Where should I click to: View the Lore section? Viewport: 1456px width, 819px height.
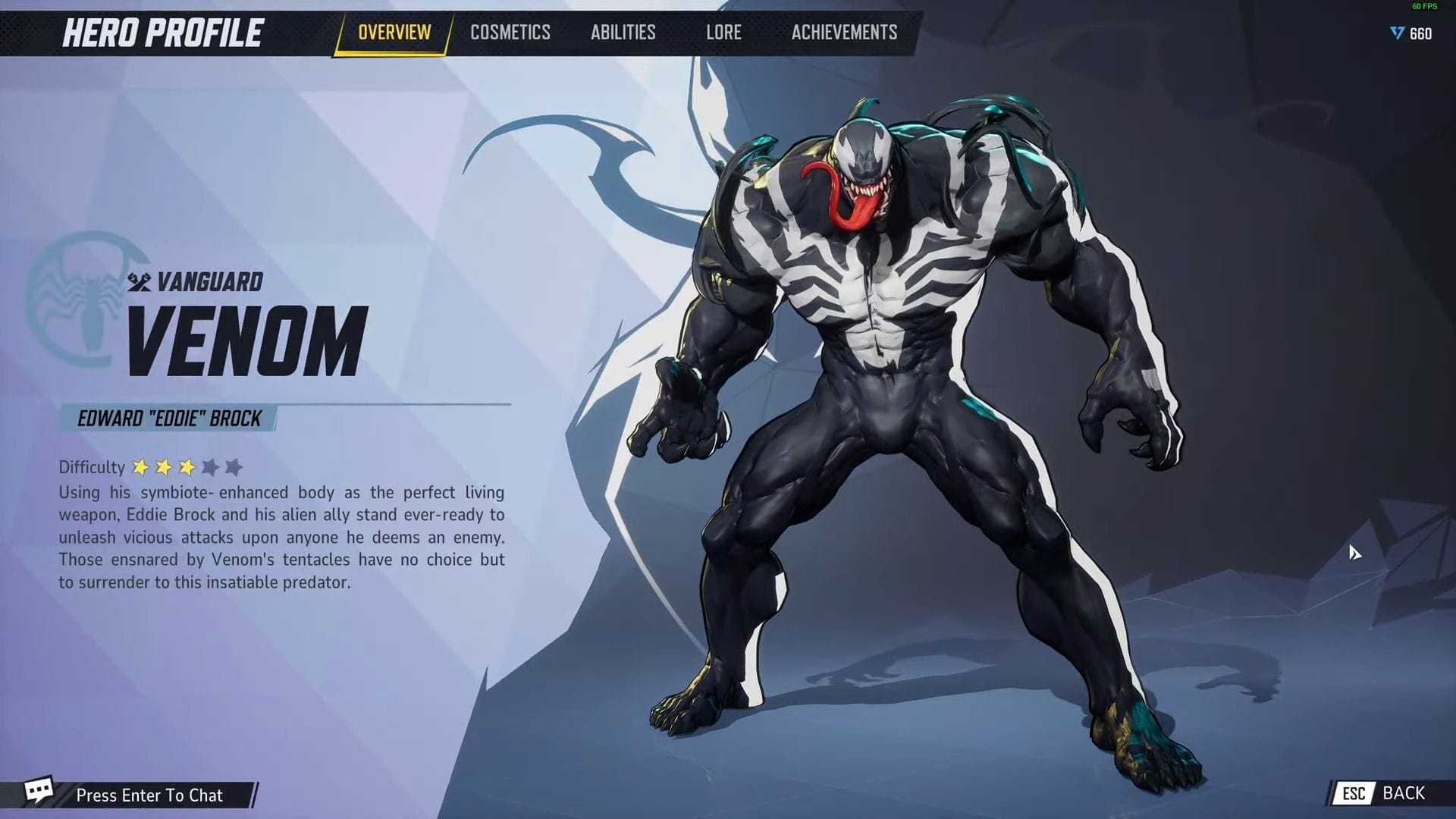click(723, 32)
